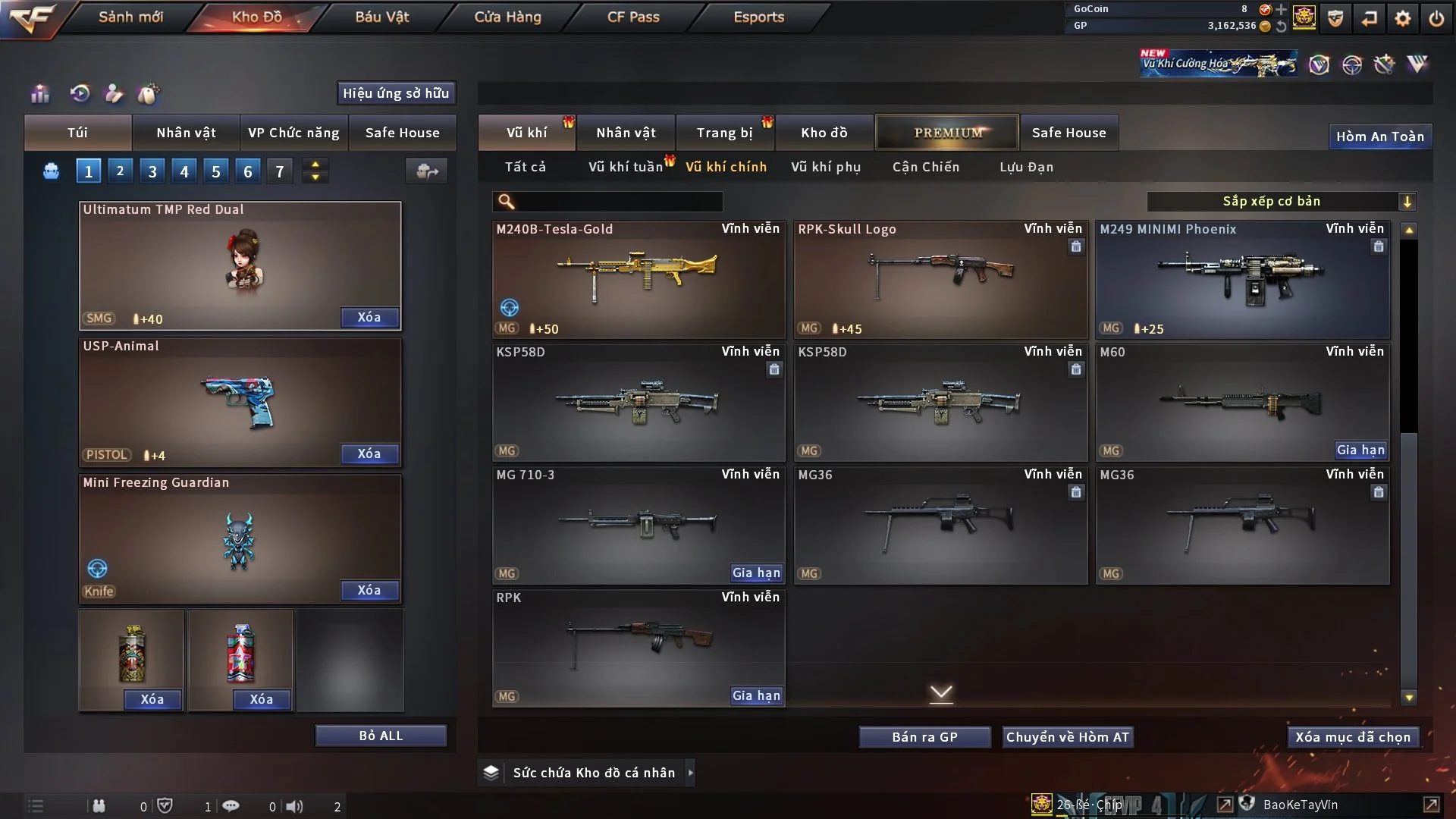Click Chuyển về Hòm AT button
The image size is (1456, 819).
click(x=1068, y=737)
